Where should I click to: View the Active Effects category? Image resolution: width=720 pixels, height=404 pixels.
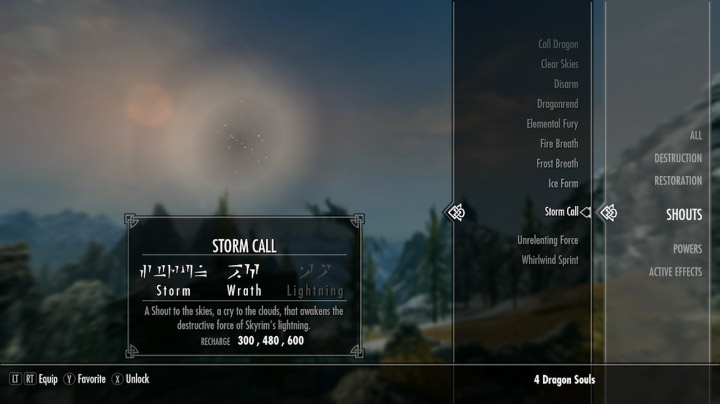coord(675,271)
